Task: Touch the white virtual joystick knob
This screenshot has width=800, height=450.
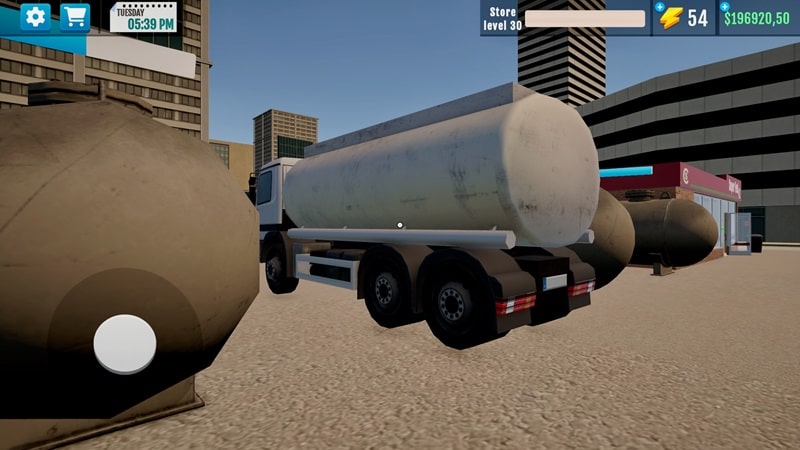Action: point(125,344)
